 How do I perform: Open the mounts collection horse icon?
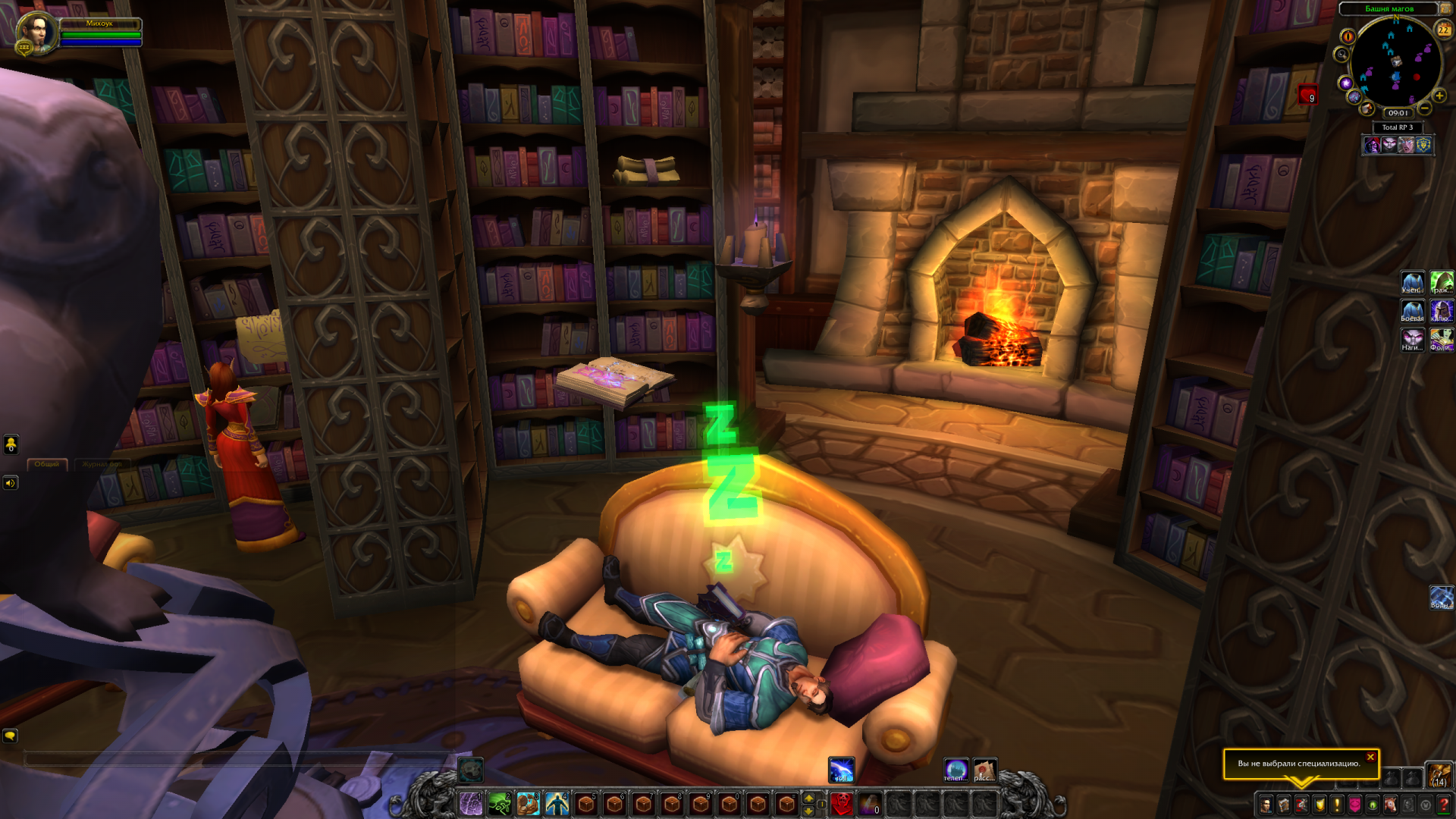click(x=1391, y=805)
